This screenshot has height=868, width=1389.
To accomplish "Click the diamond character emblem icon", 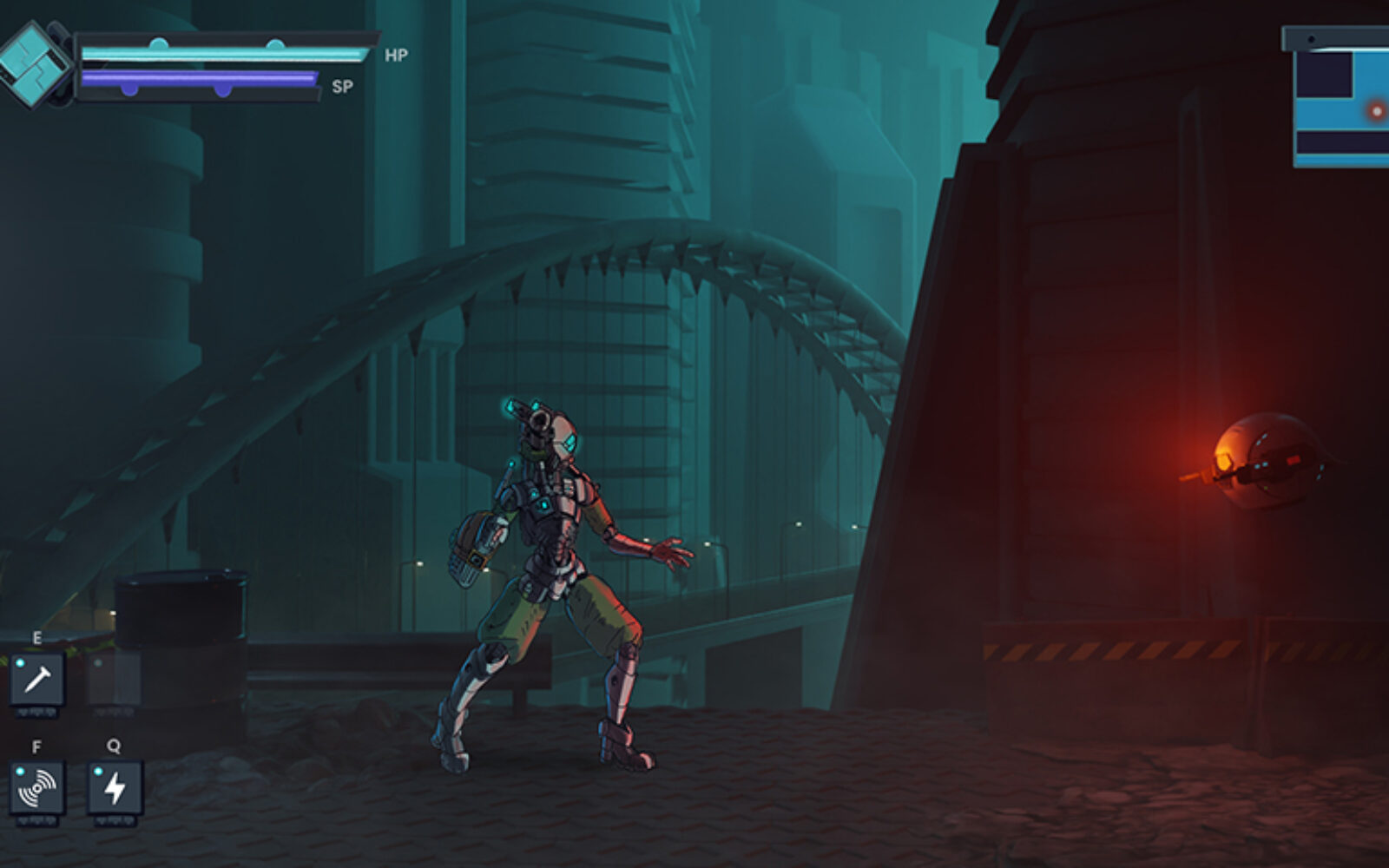I will click(34, 65).
